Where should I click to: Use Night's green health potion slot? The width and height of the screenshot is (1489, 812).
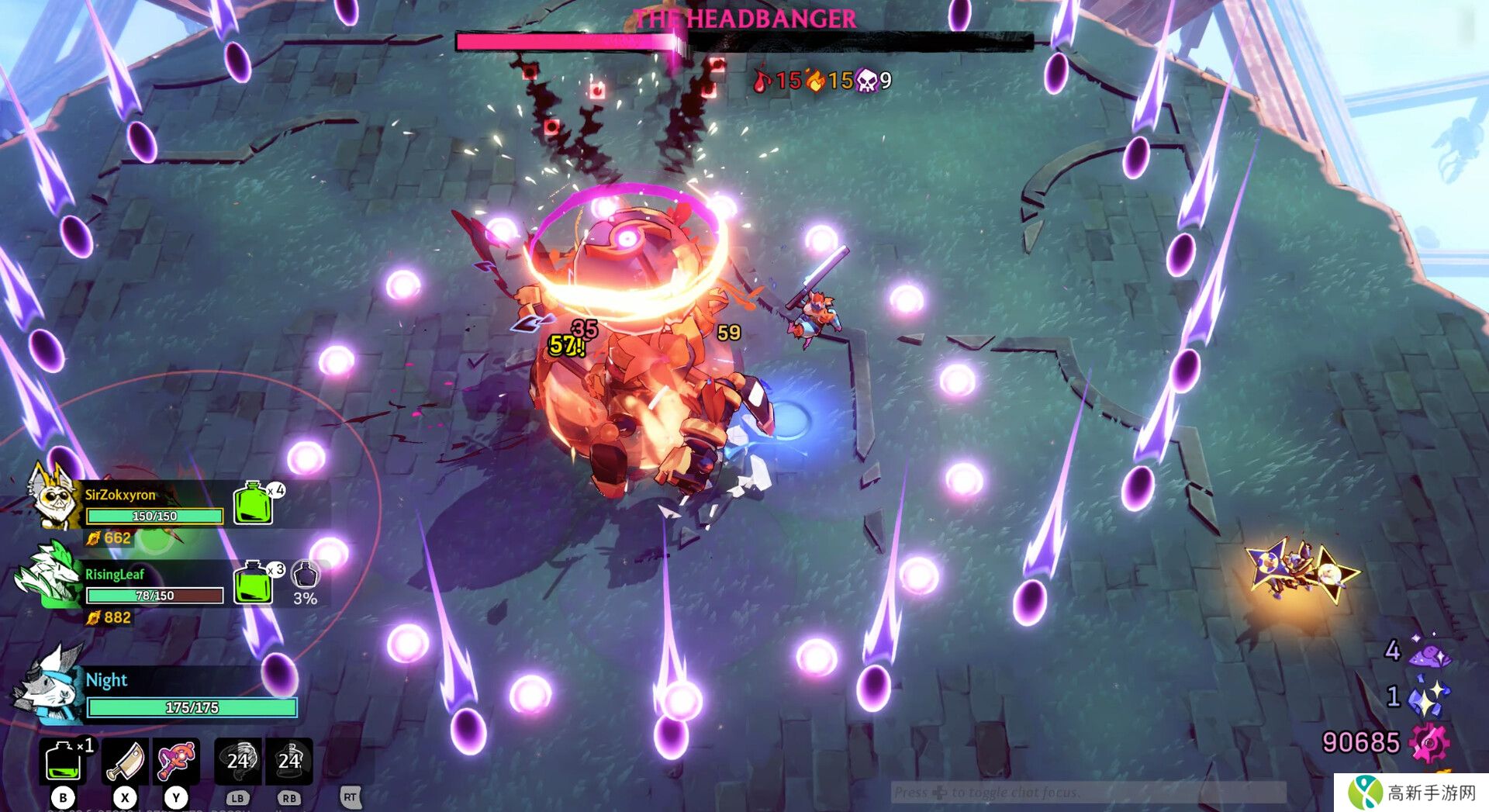pos(63,761)
